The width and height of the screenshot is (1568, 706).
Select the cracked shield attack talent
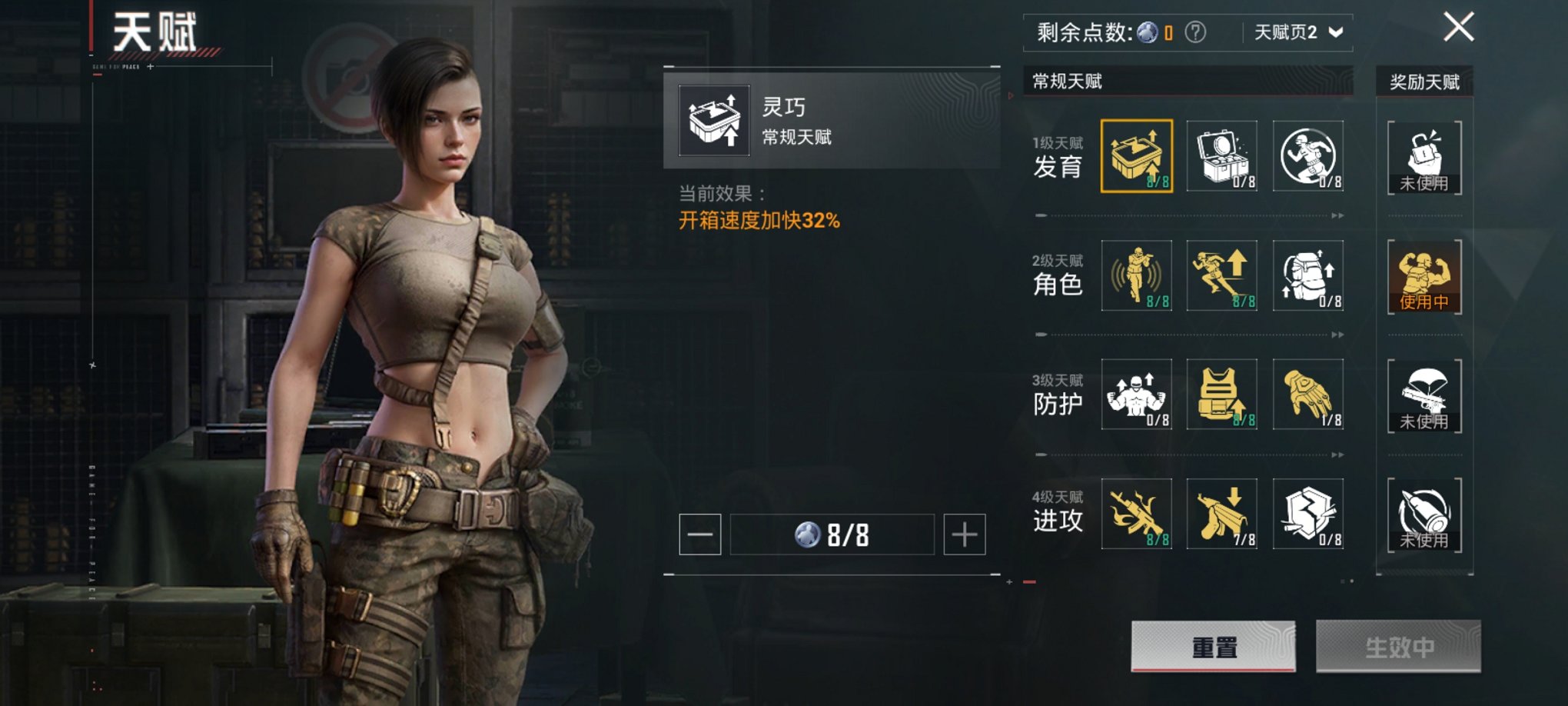[x=1307, y=513]
